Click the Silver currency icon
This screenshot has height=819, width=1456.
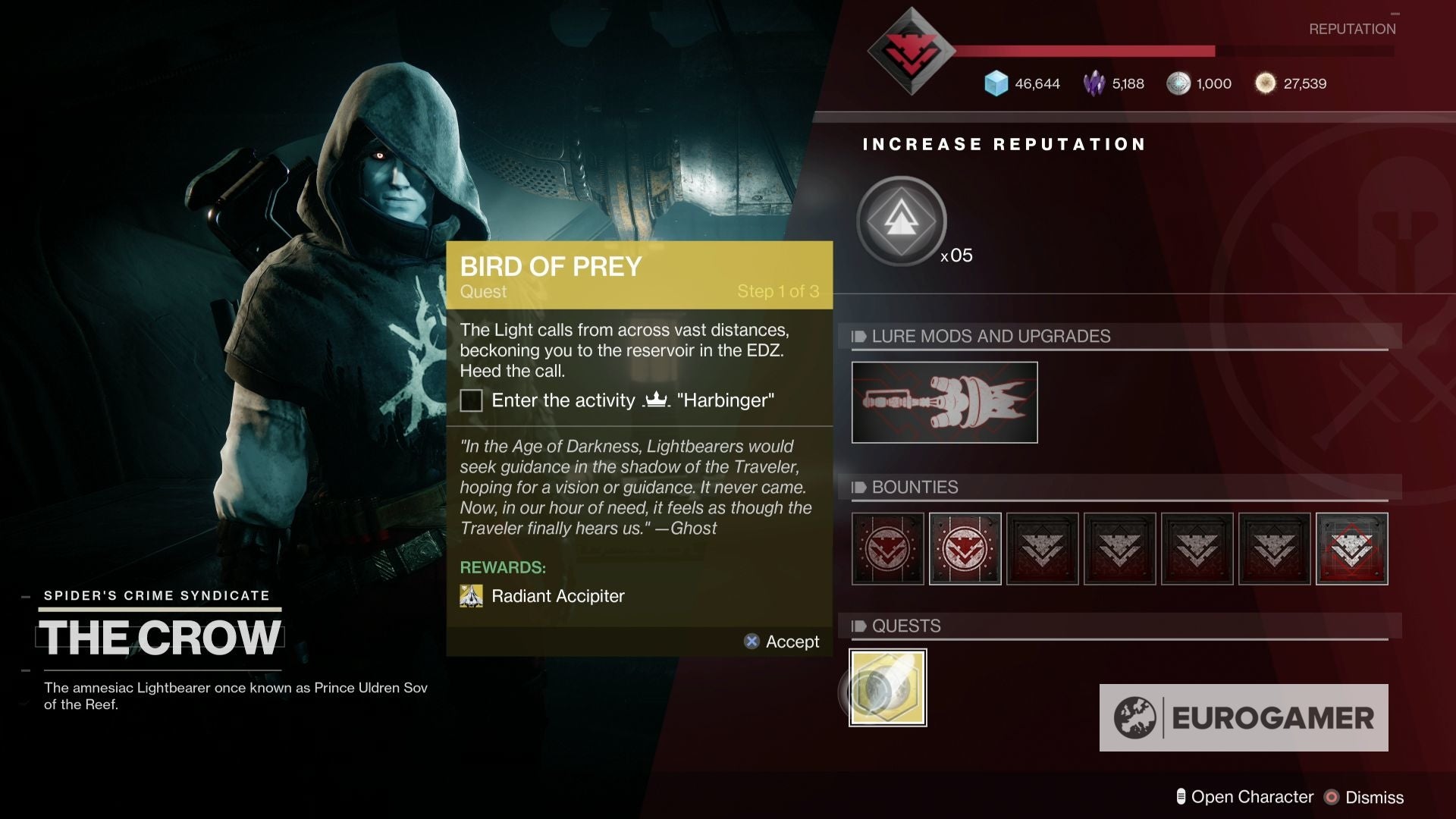pos(1179,83)
